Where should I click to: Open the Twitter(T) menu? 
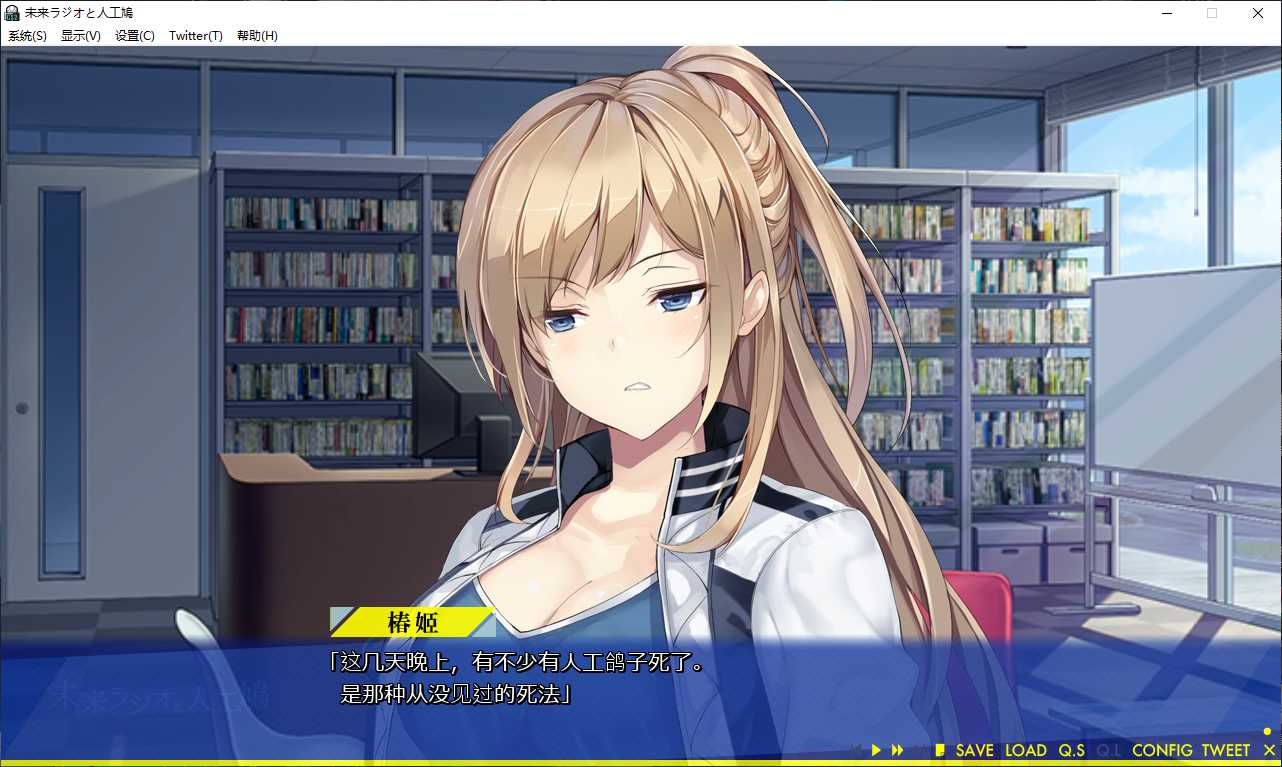(x=195, y=36)
